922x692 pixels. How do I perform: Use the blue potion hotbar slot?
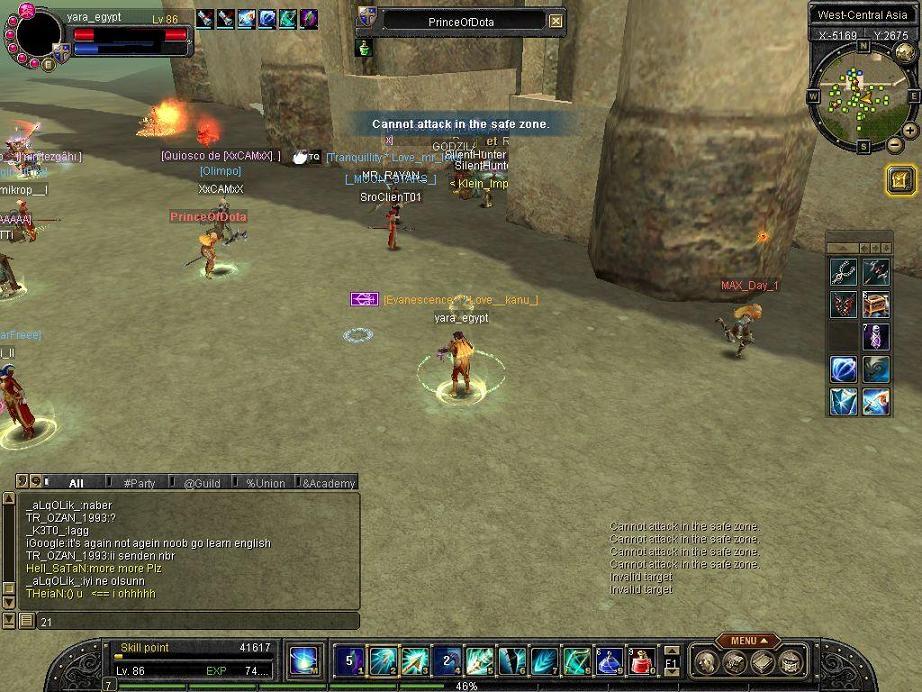pos(609,660)
